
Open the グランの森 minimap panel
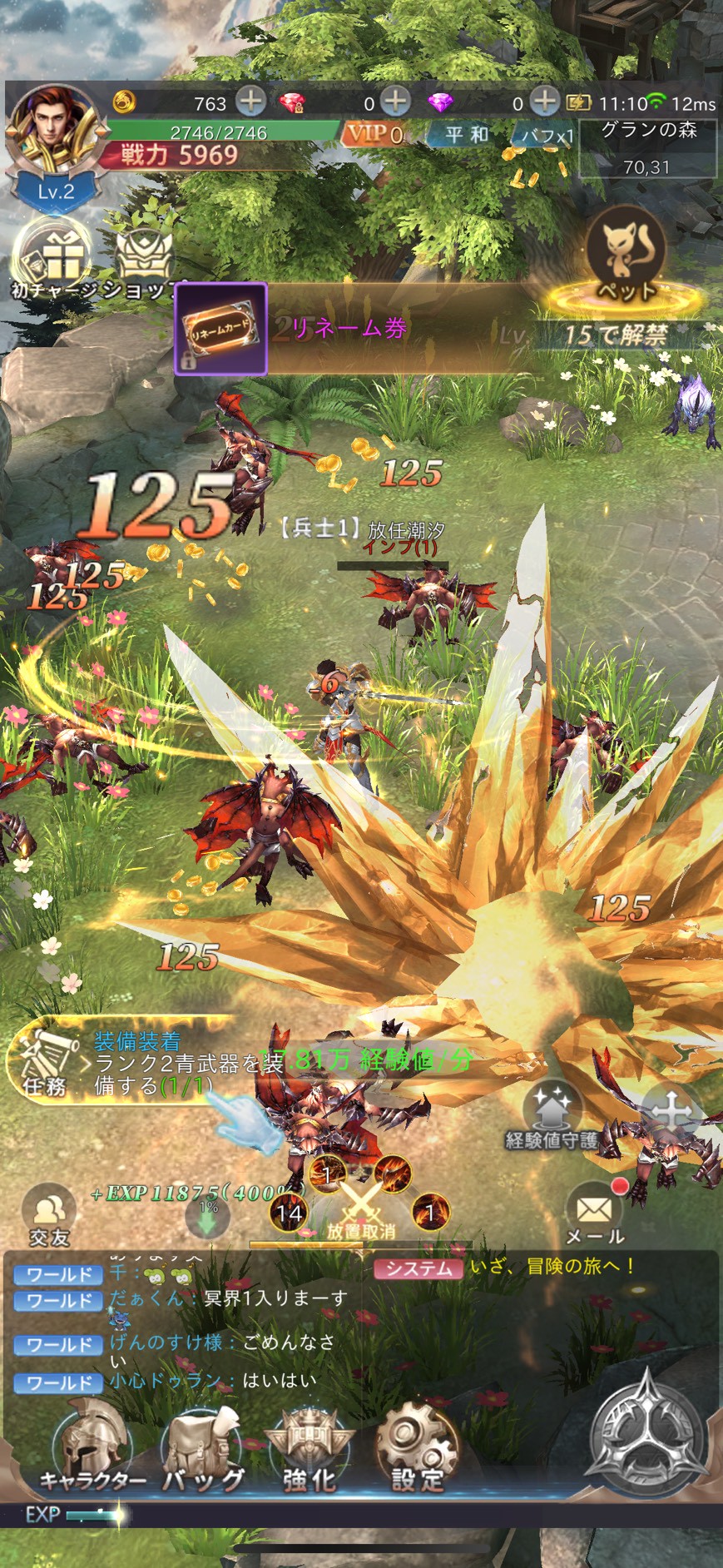coord(648,148)
